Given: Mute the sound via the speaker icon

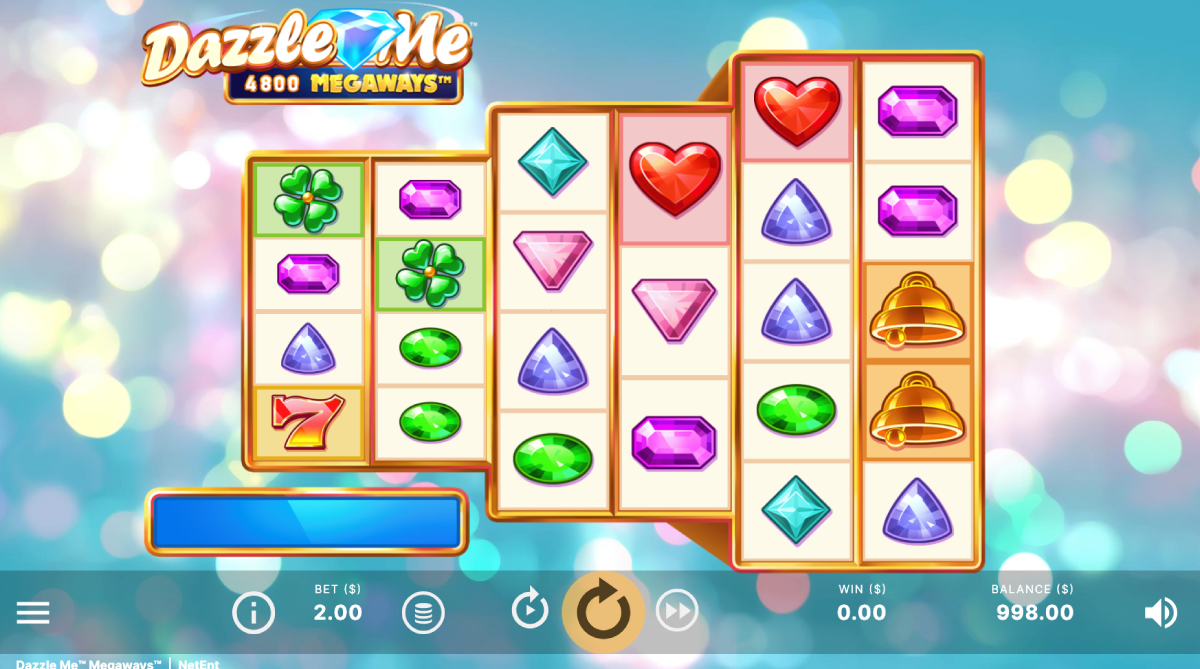Looking at the screenshot, I should click(x=1160, y=612).
